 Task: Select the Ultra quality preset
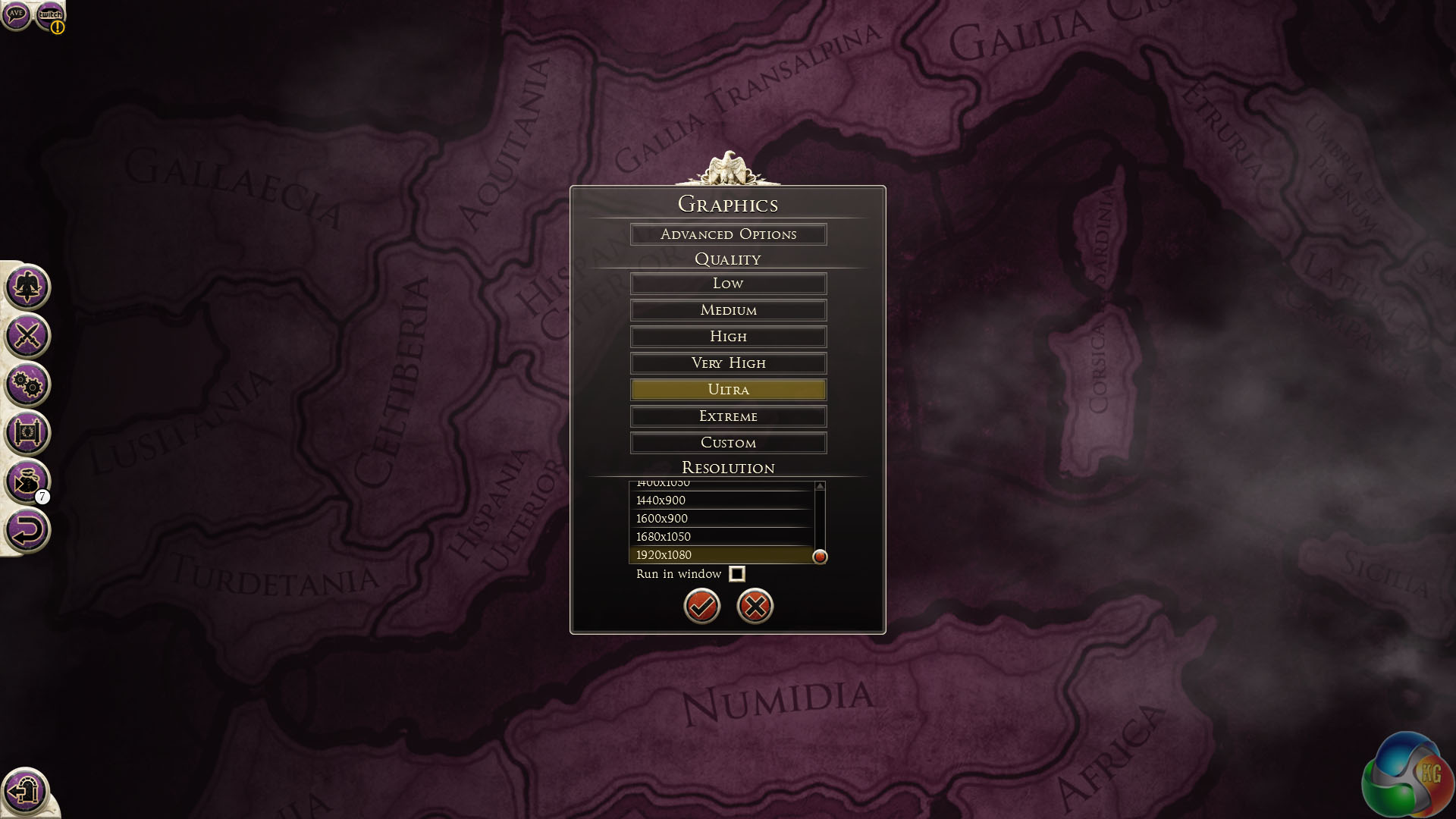click(x=728, y=390)
